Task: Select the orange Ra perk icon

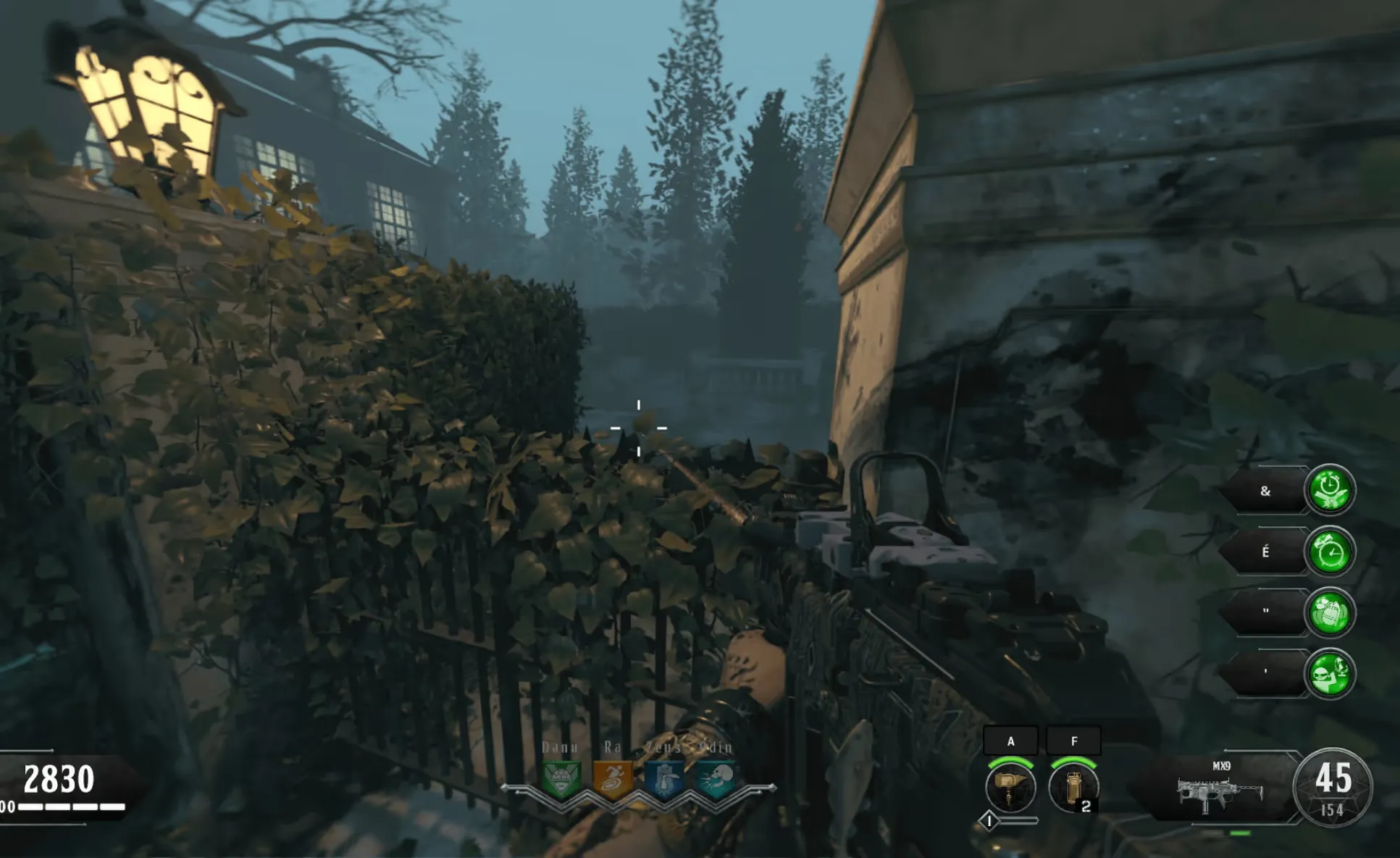Action: pyautogui.click(x=613, y=779)
